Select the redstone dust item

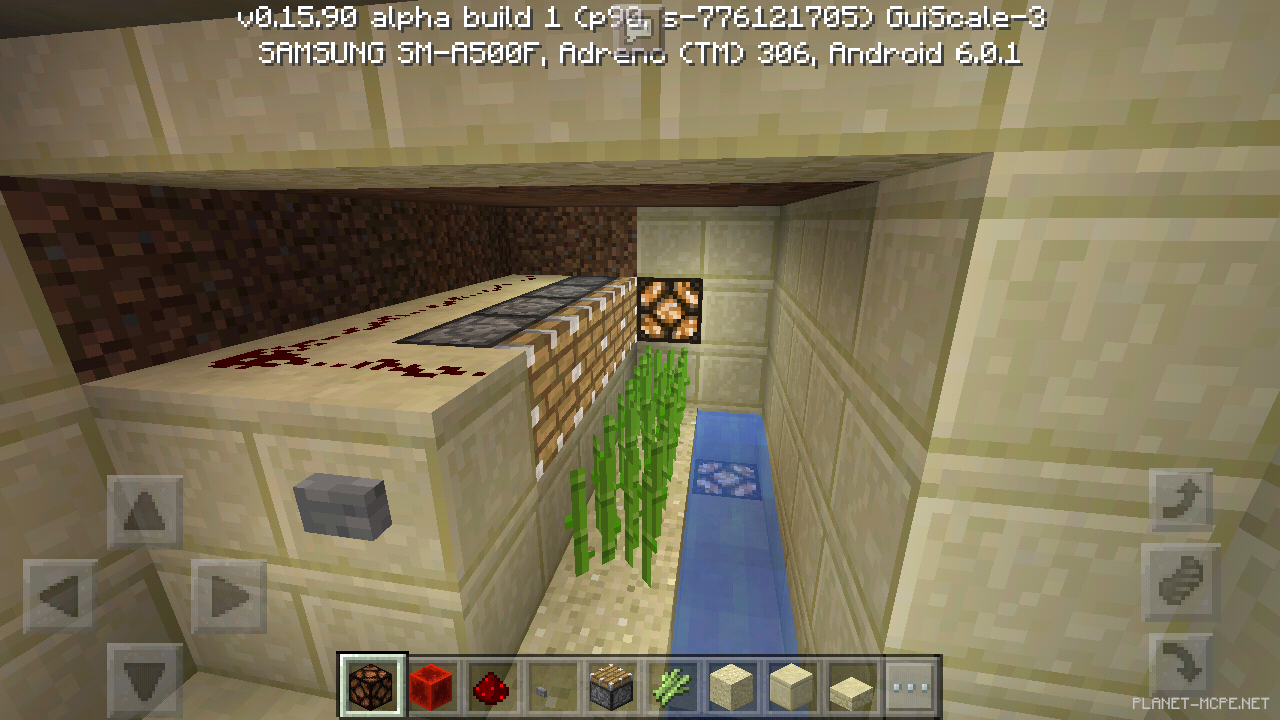pos(492,687)
